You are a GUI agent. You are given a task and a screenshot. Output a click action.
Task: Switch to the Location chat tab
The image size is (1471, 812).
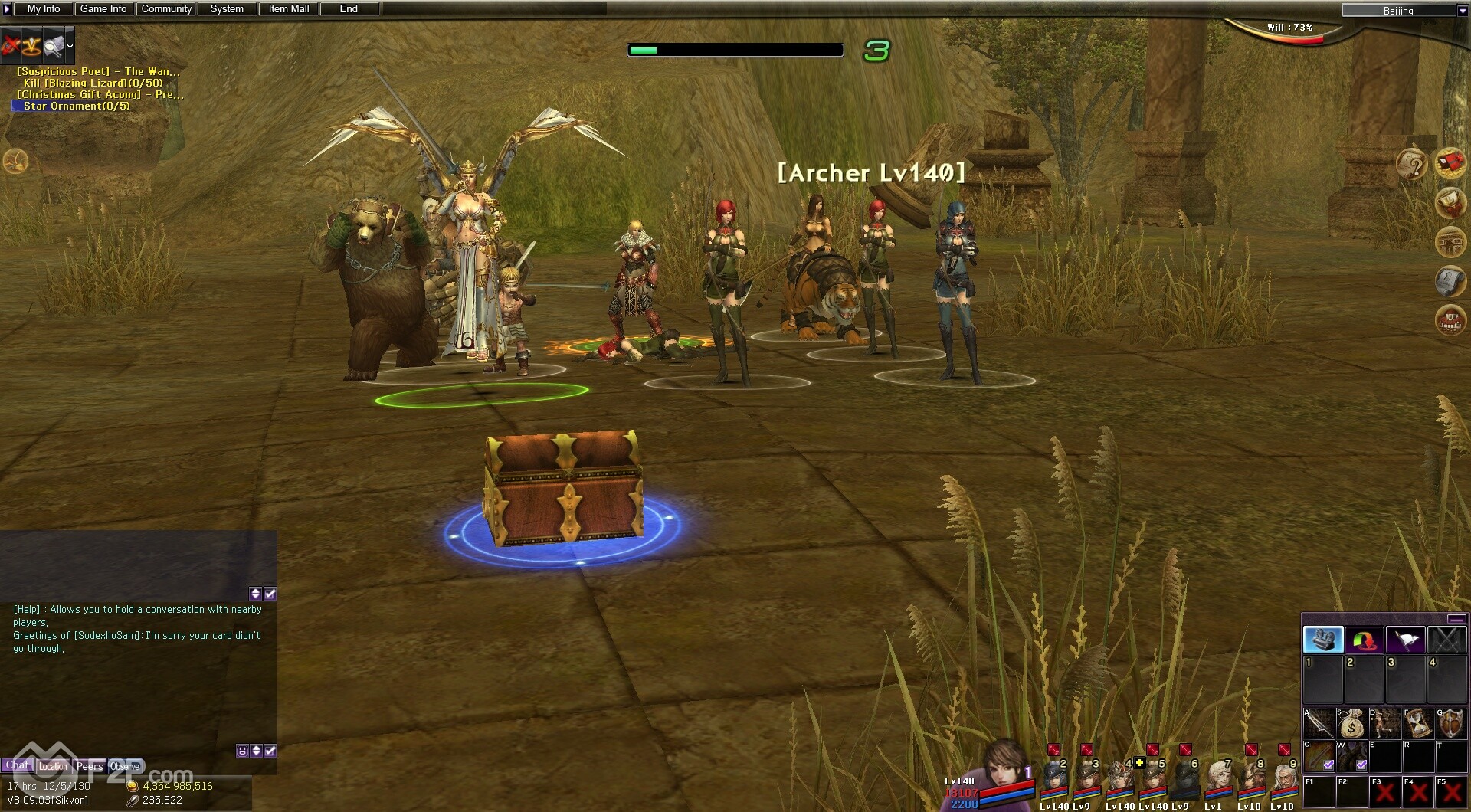pos(53,766)
